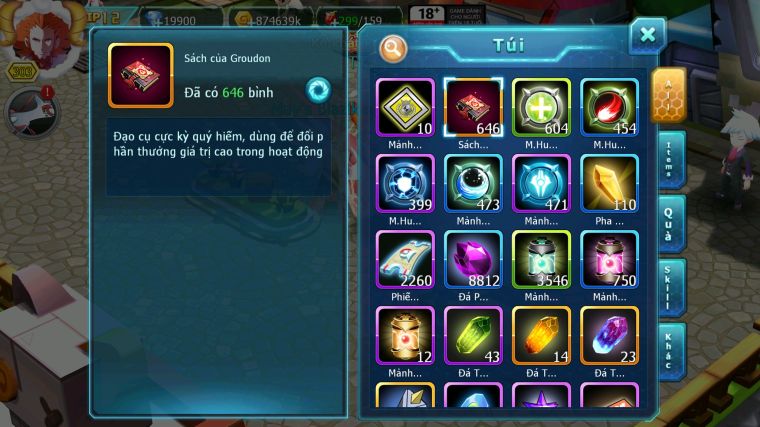760x427 pixels.
Task: Pick the ticket item with count 2260
Action: [x=405, y=259]
